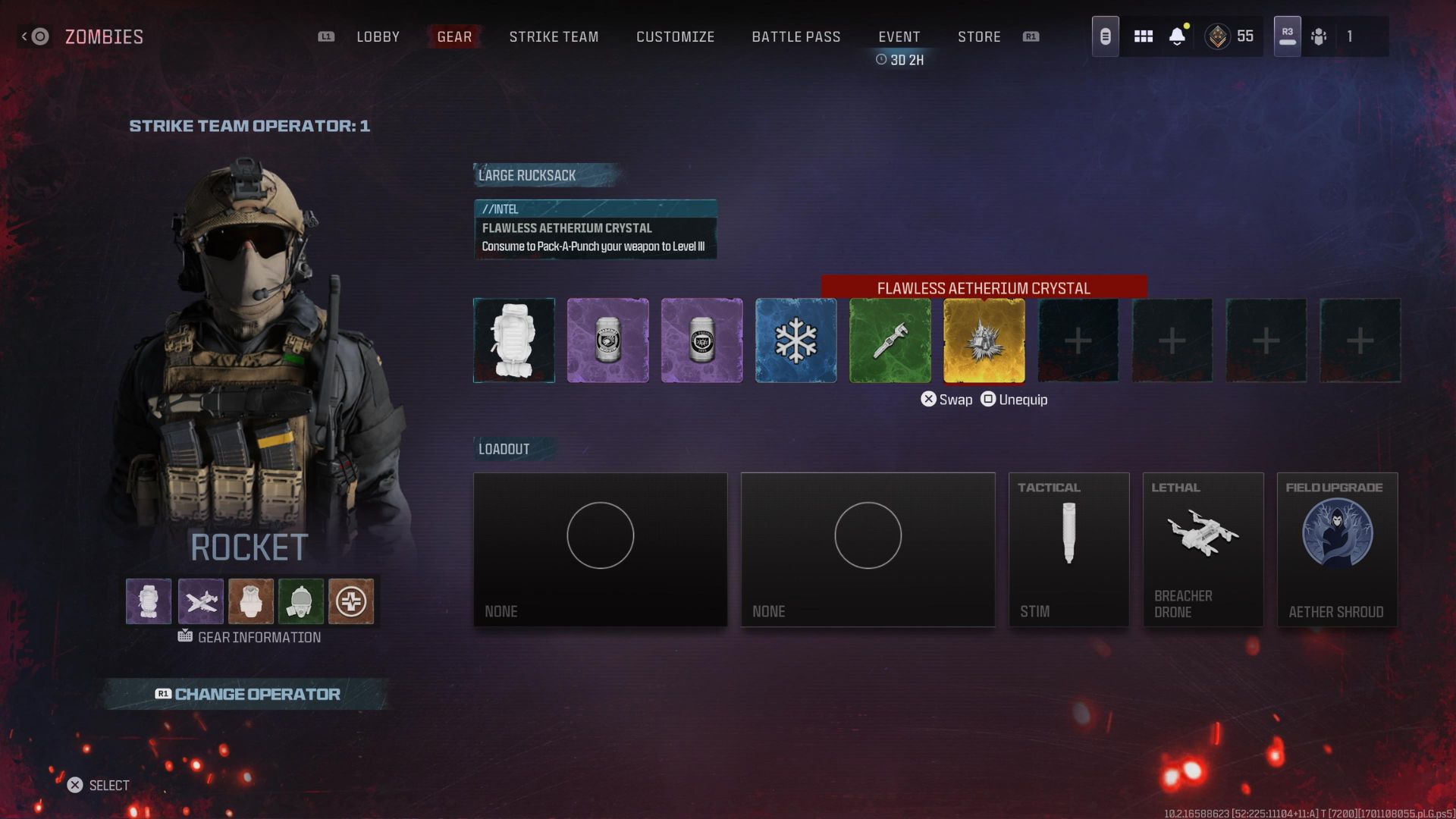Swap the selected rucksack item
This screenshot has width=1456, height=819.
946,399
